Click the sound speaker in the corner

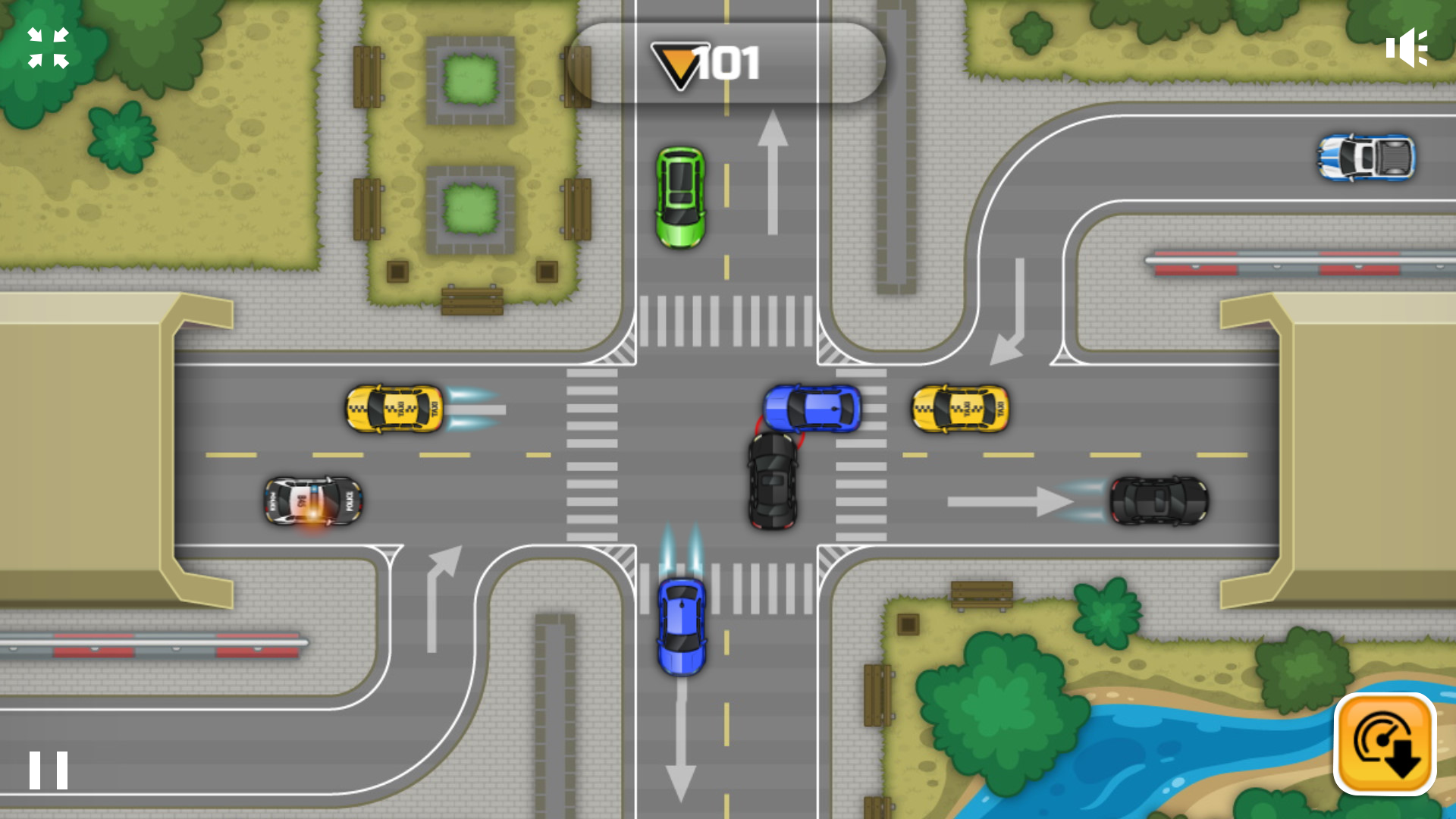(1407, 47)
